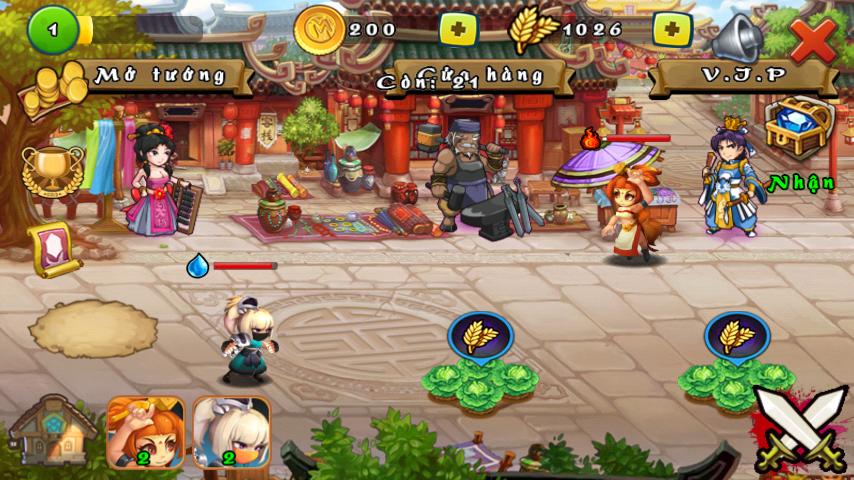Open the house building button
This screenshot has height=480, width=854.
[x=52, y=432]
